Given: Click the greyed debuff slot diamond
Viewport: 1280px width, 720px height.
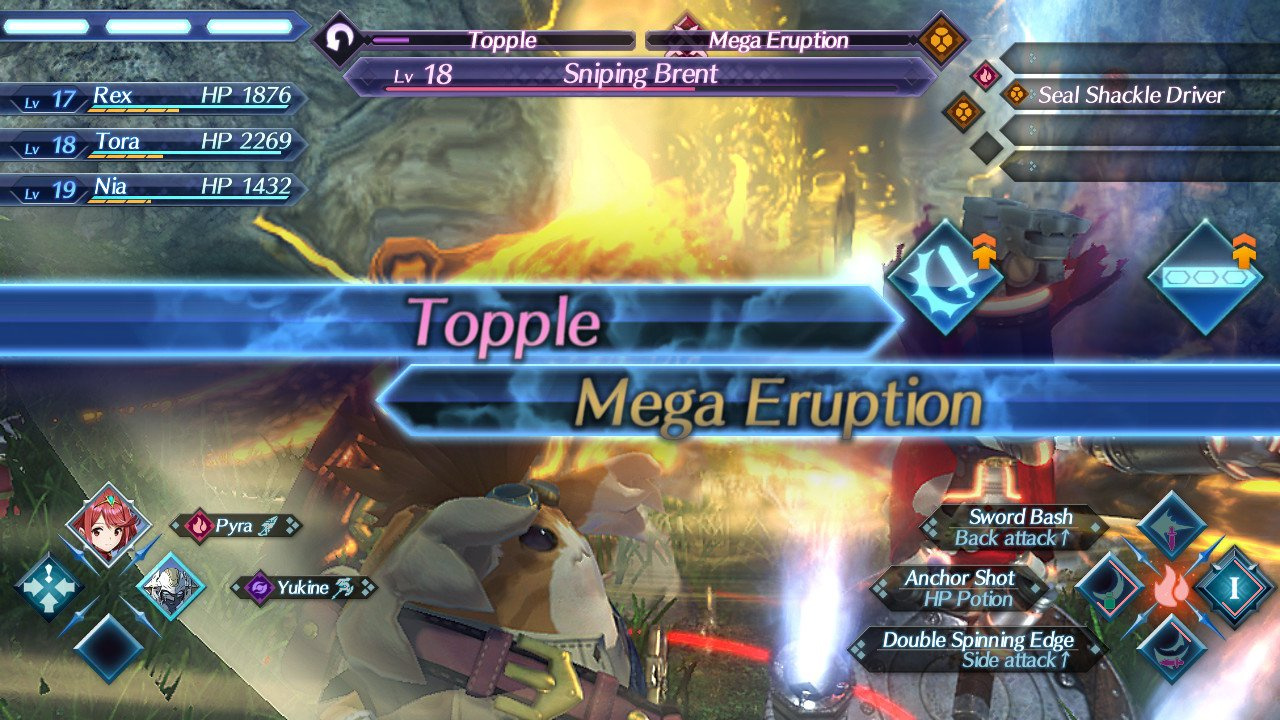Looking at the screenshot, I should 985,150.
